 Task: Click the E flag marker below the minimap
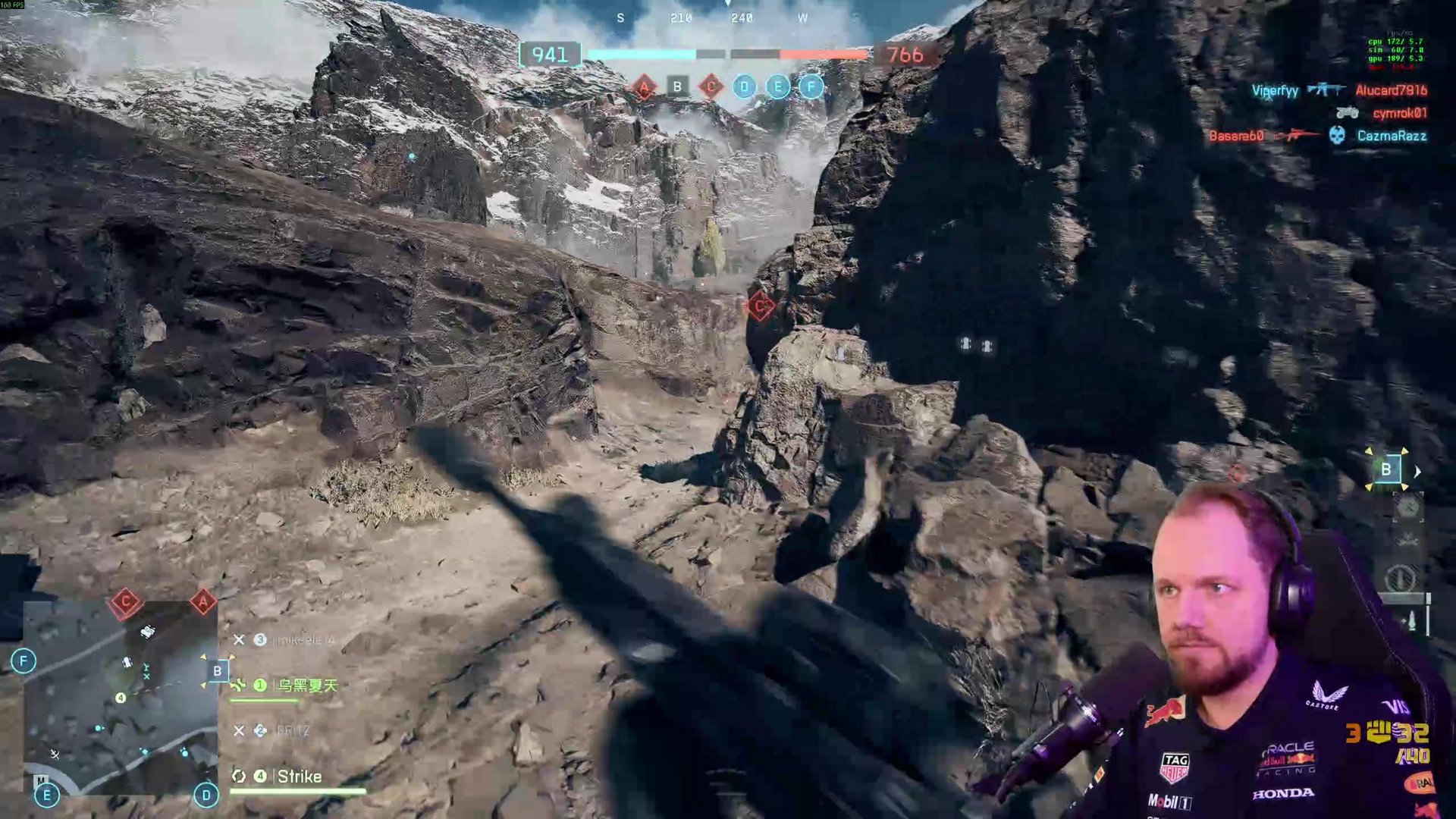click(47, 795)
